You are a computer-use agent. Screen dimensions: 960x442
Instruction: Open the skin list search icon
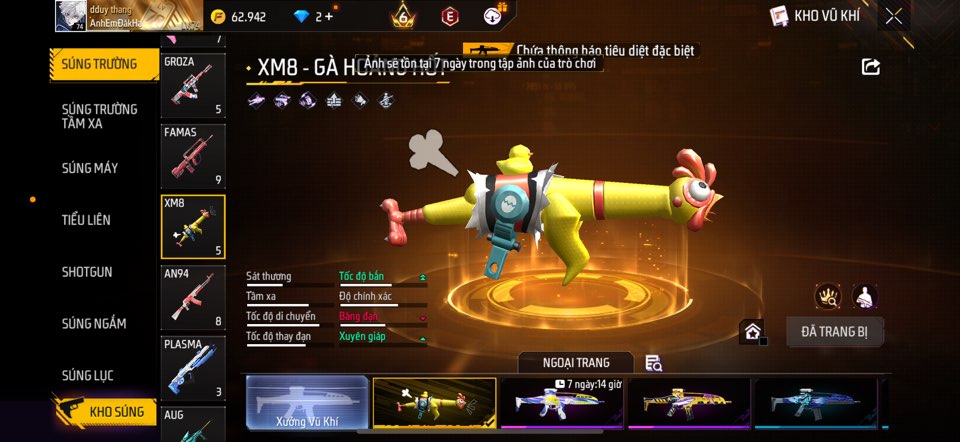654,363
